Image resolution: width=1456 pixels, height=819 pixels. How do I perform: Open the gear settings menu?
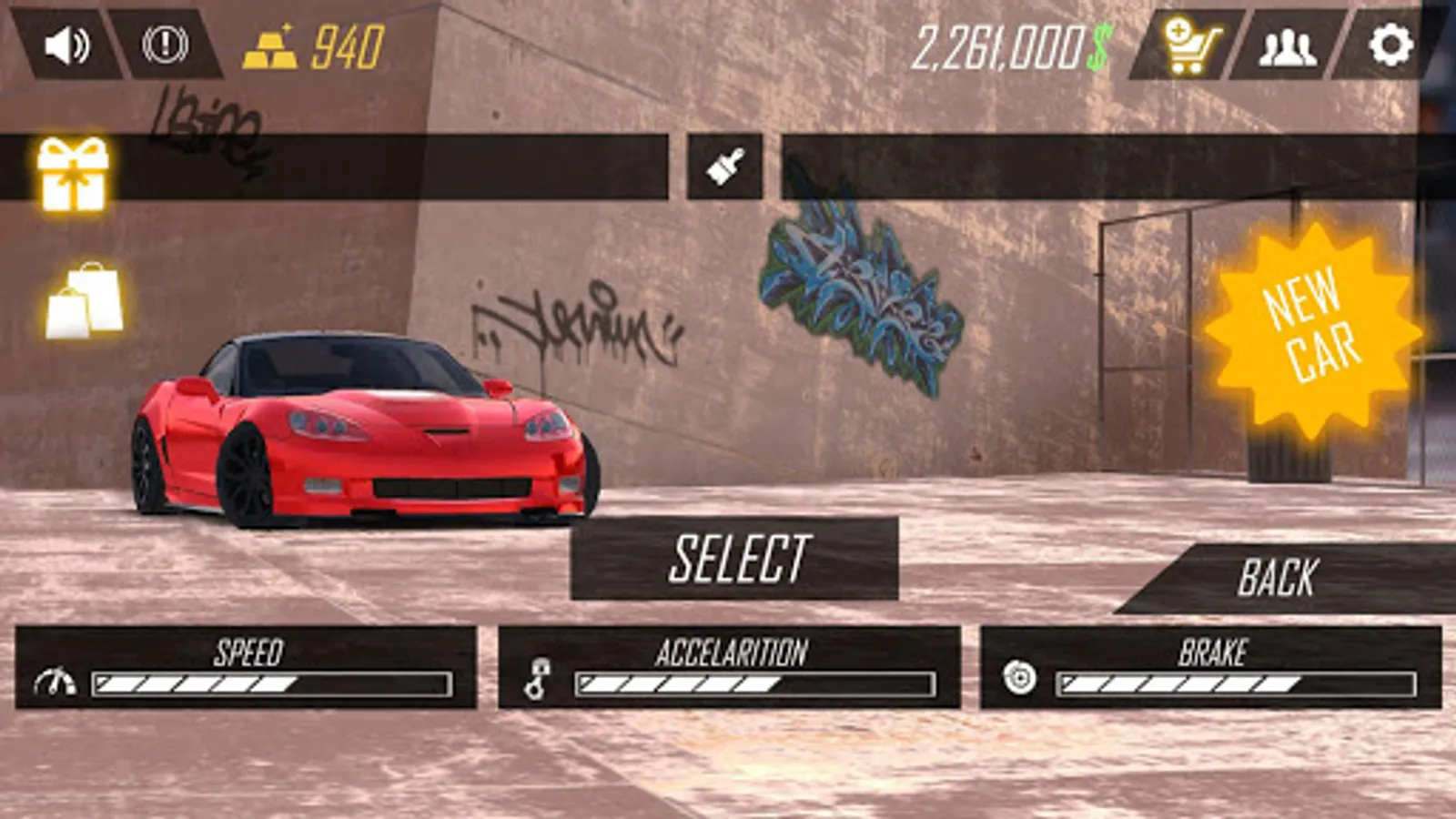[1390, 45]
